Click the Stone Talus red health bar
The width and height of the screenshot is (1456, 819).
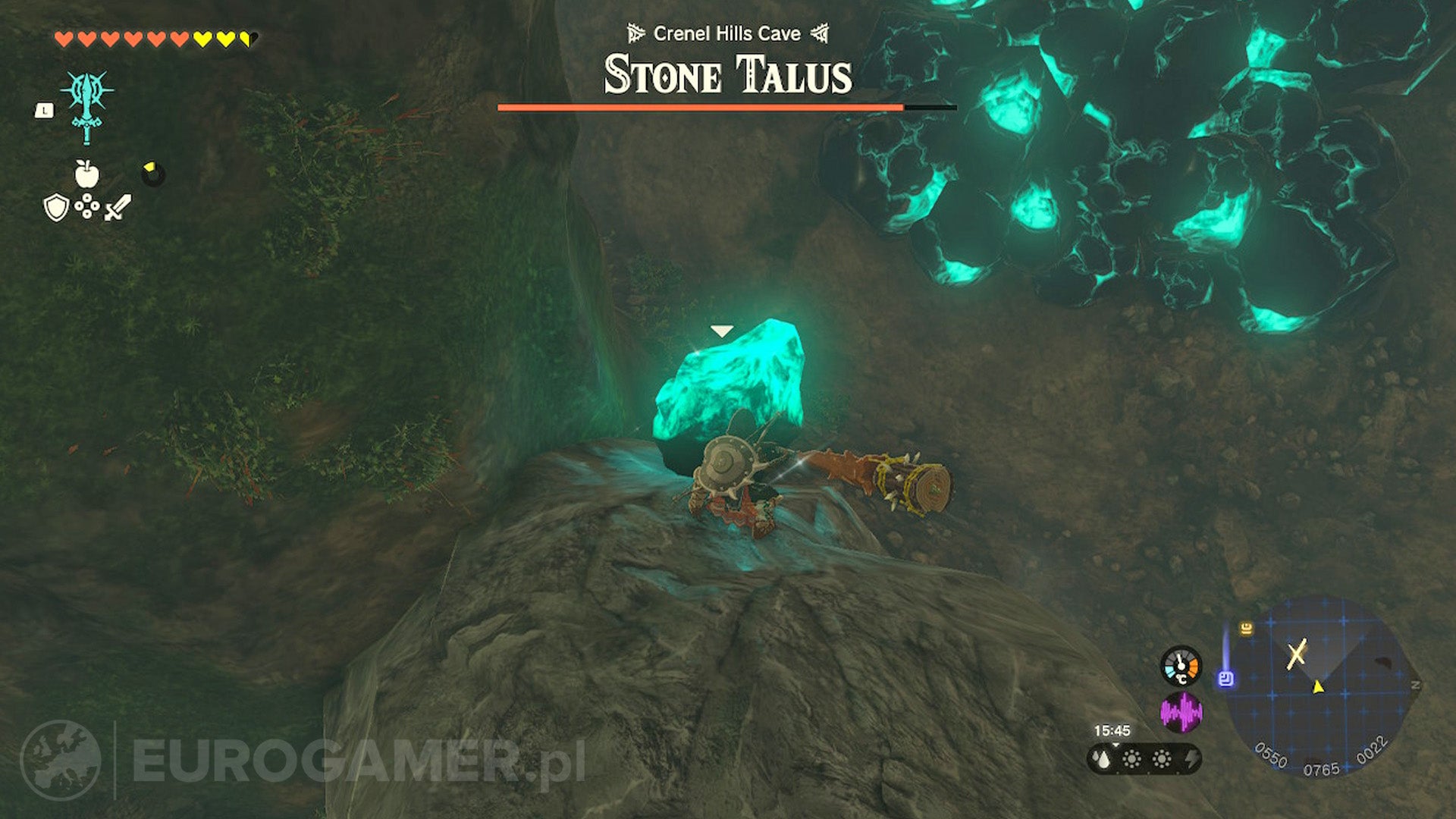[701, 108]
